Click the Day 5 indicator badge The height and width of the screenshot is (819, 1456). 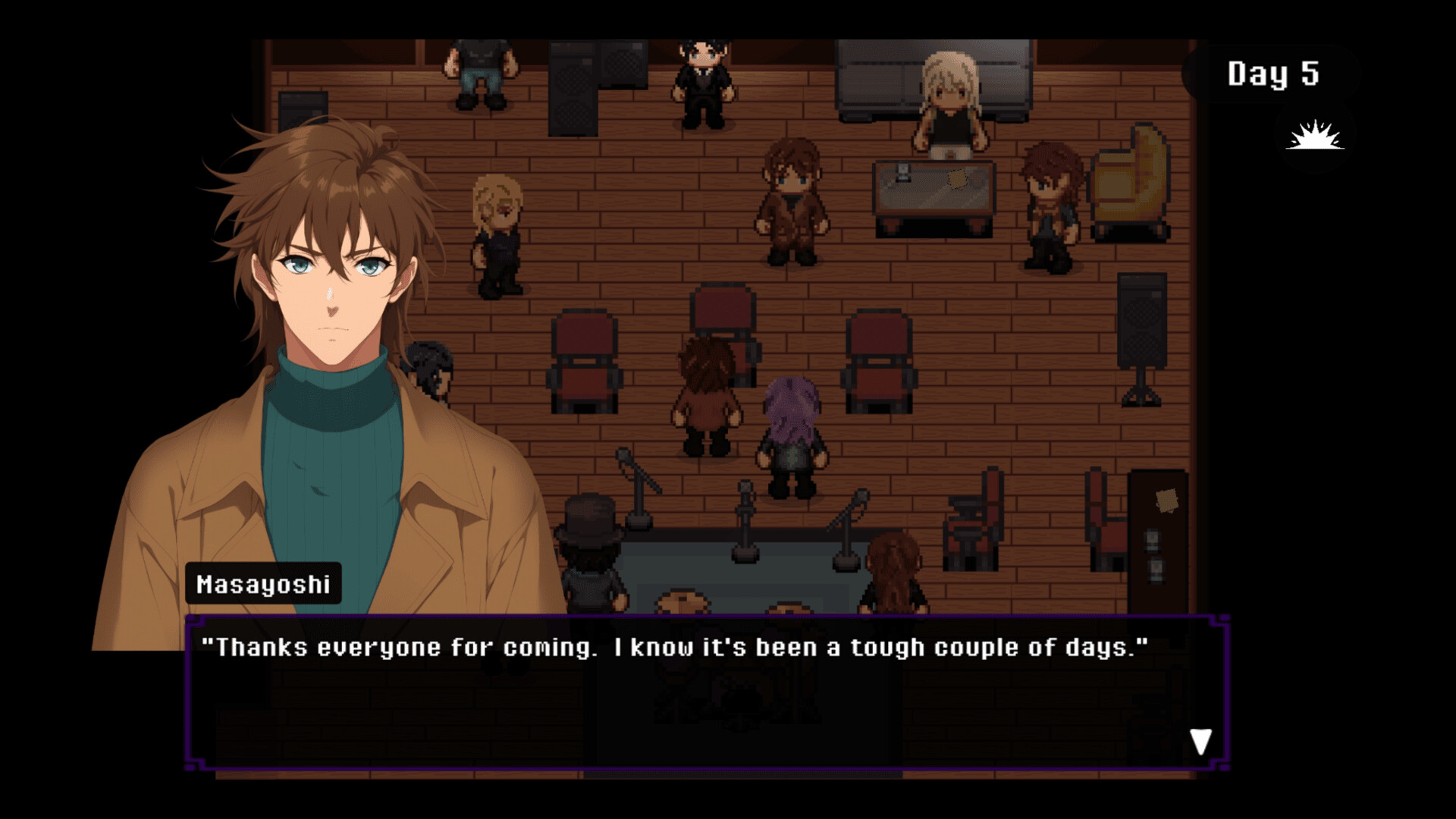point(1274,74)
